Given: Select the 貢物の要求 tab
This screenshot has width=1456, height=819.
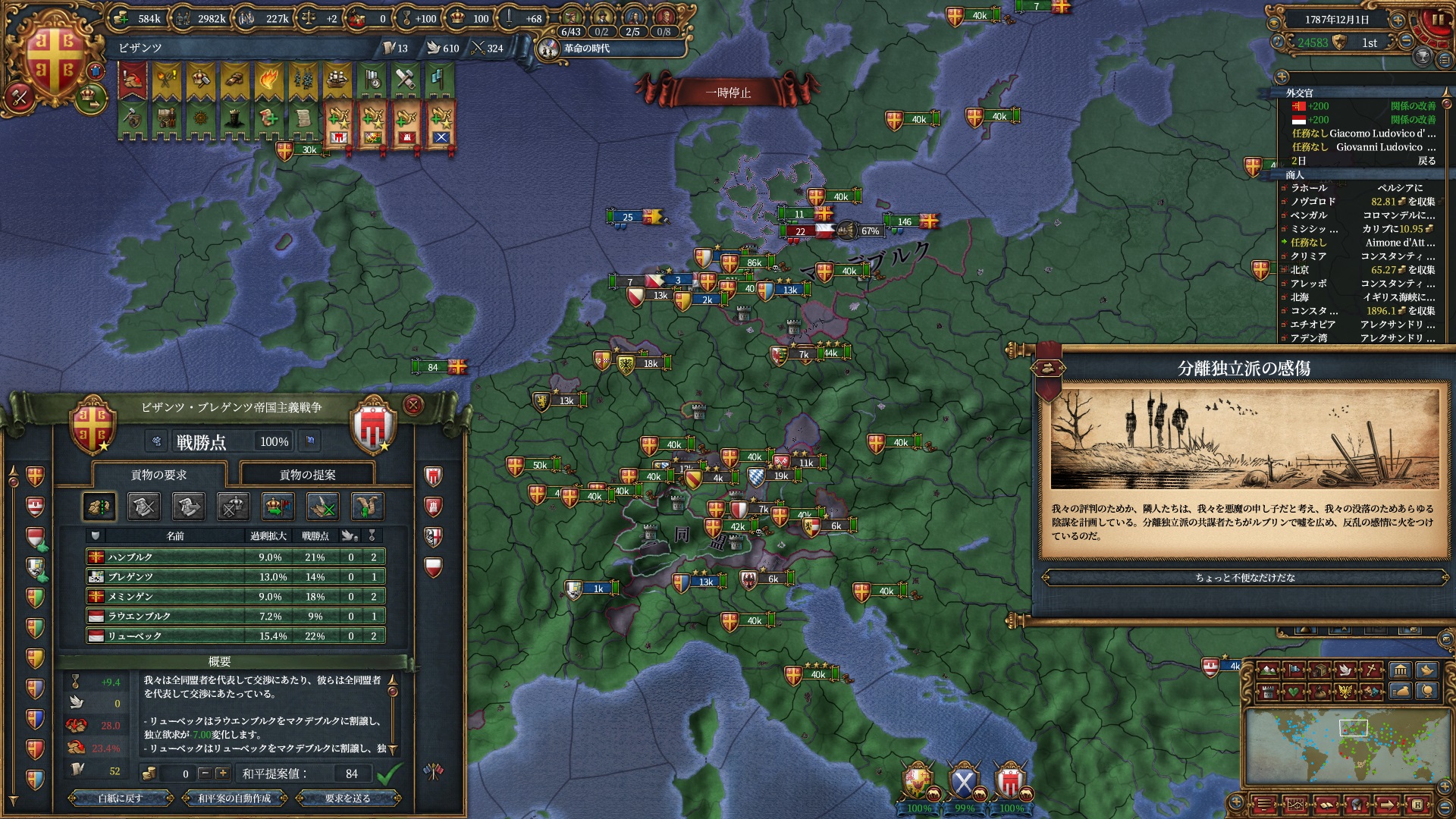Looking at the screenshot, I should click(158, 475).
